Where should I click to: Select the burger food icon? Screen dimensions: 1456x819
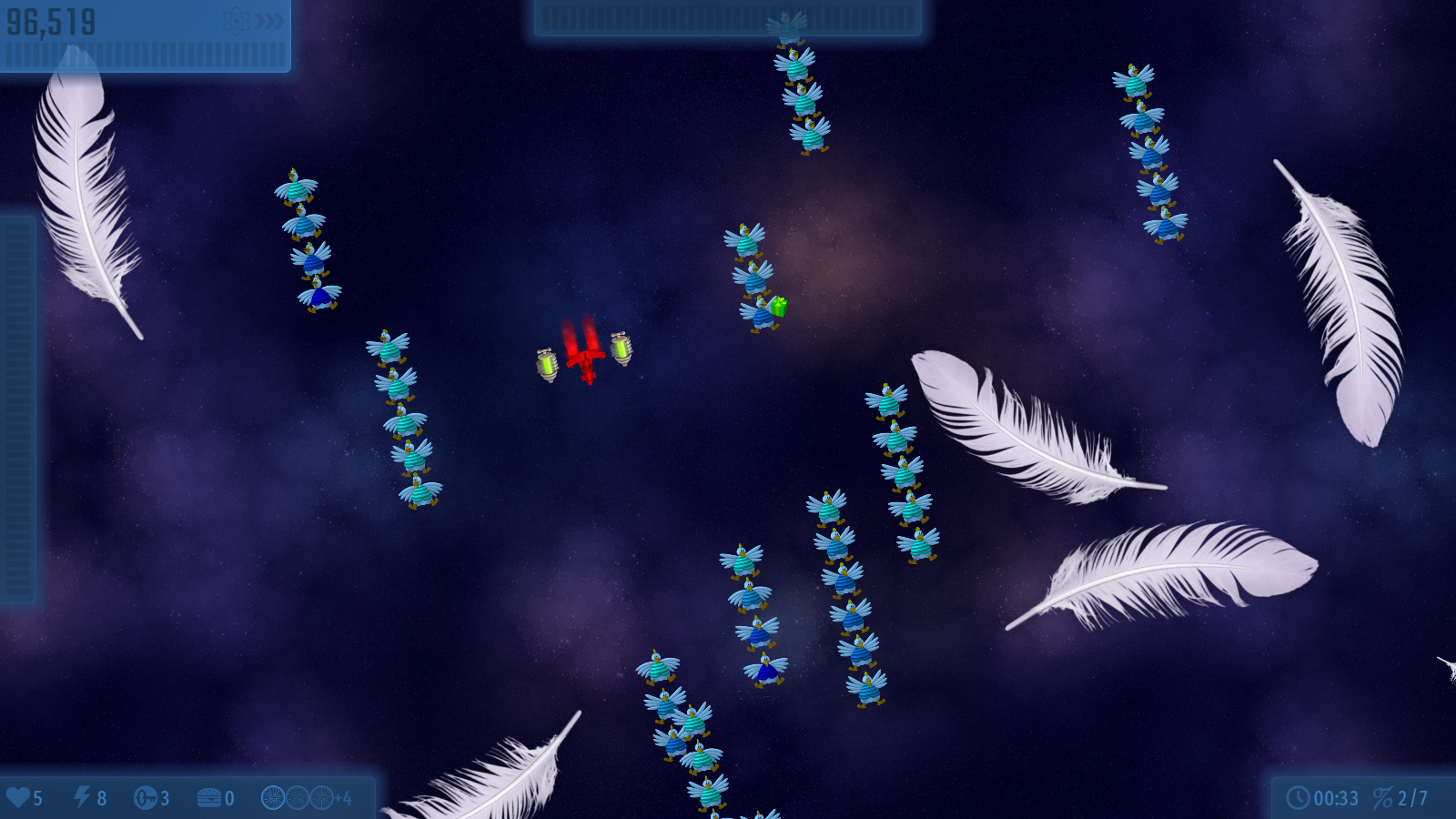coord(209,798)
